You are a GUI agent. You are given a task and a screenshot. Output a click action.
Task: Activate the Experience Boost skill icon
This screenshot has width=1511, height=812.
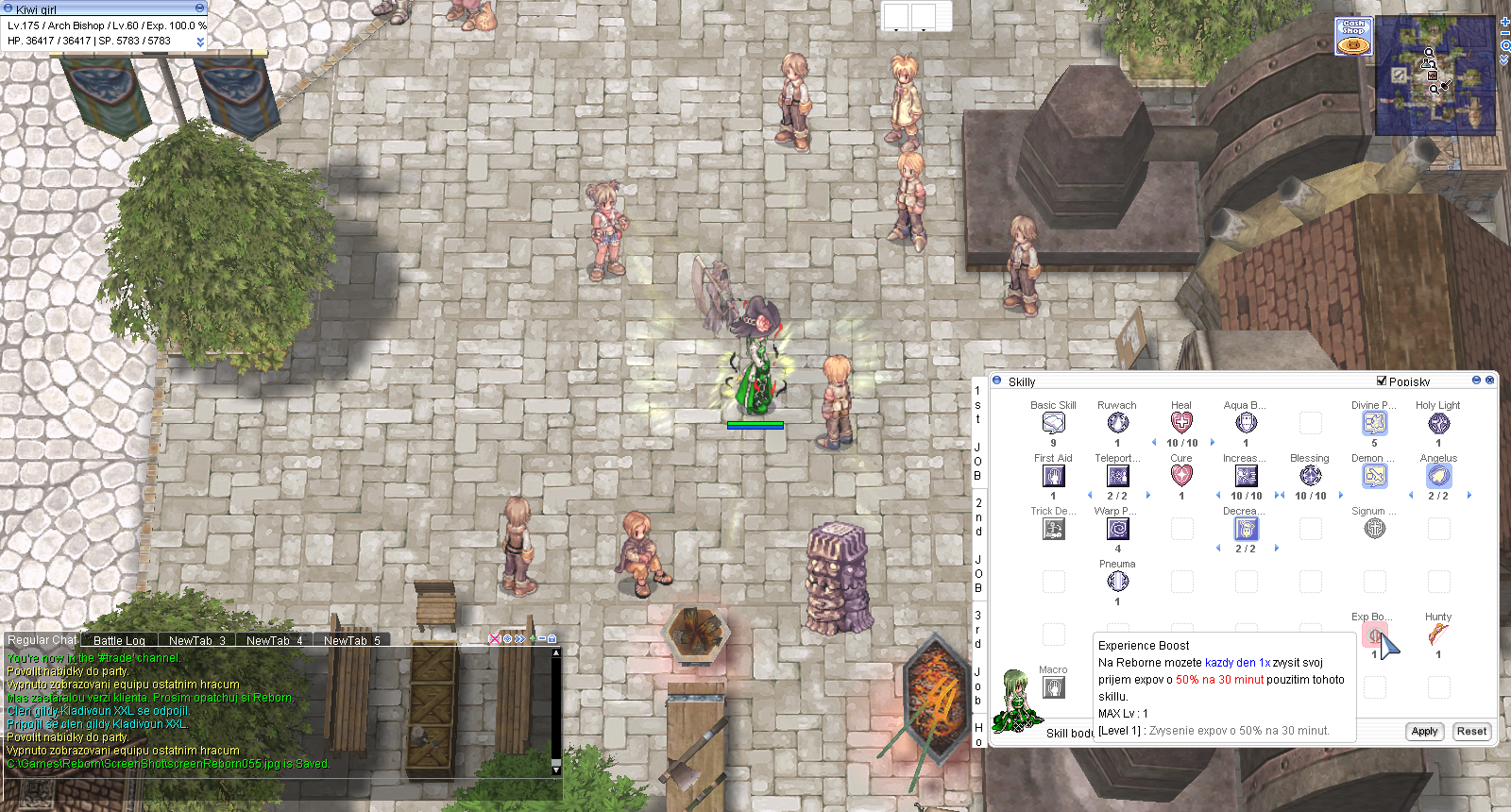click(x=1375, y=635)
